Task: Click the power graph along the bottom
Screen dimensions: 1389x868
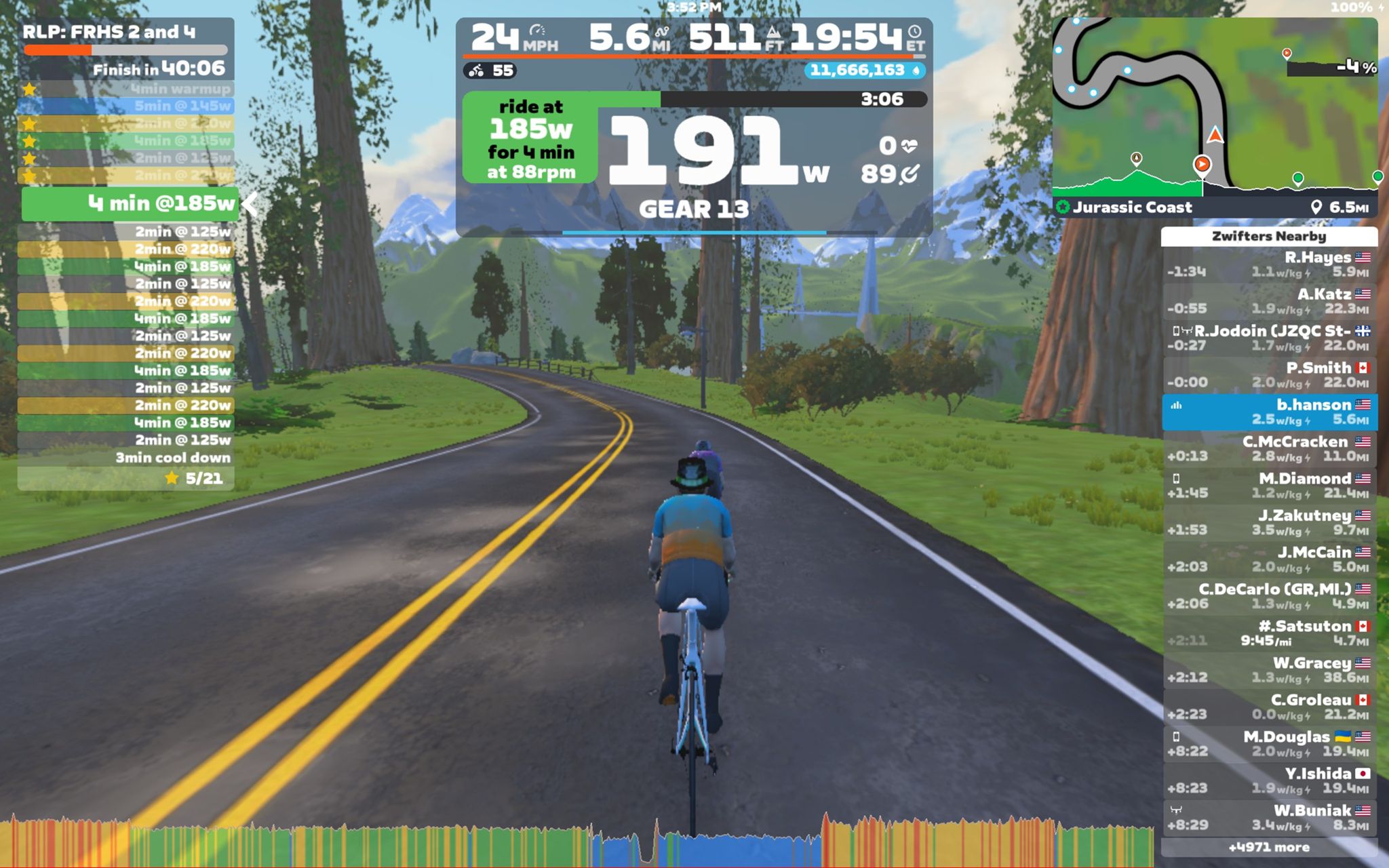Action: point(576,844)
